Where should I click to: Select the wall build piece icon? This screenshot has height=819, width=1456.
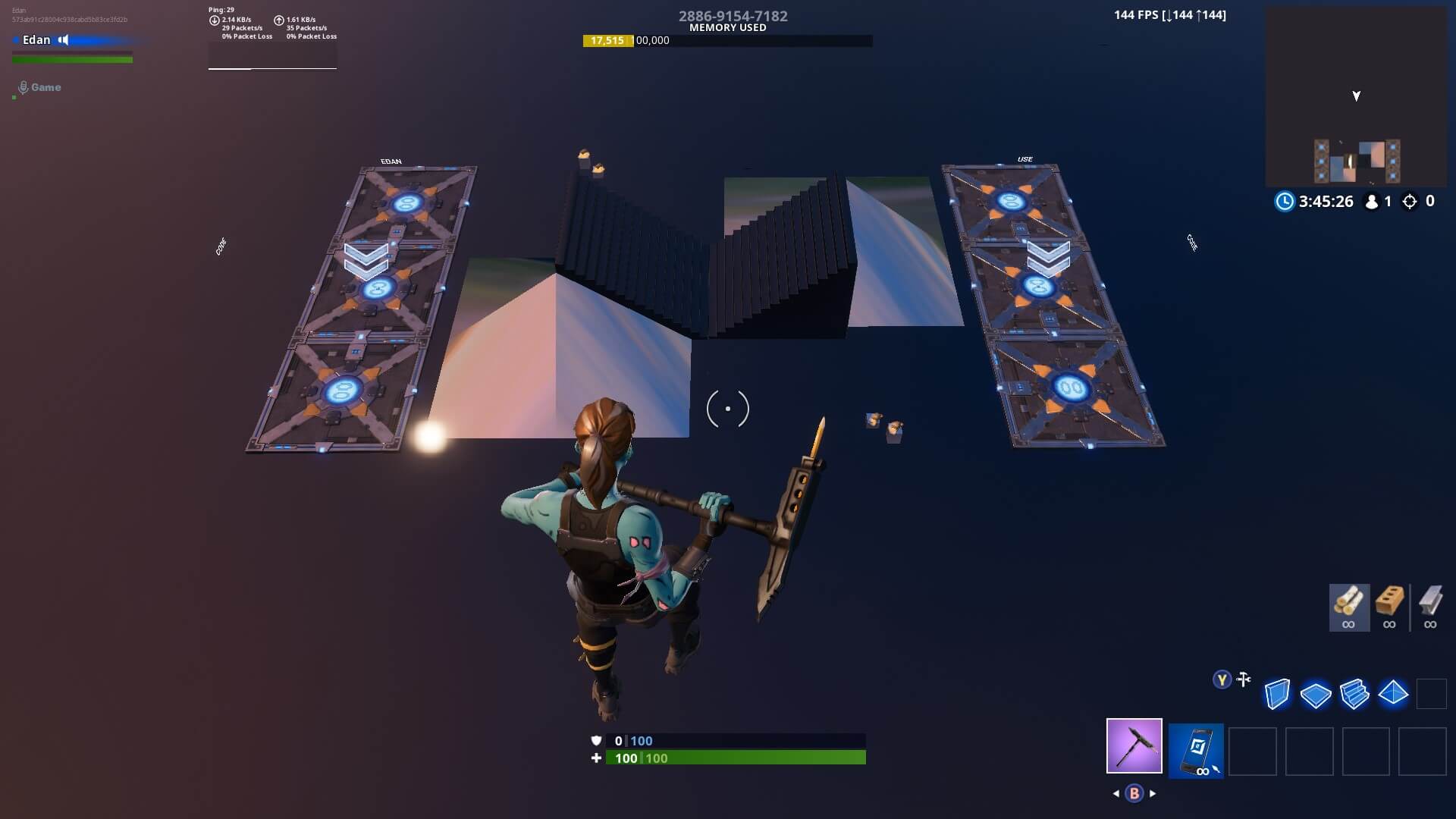[1277, 693]
